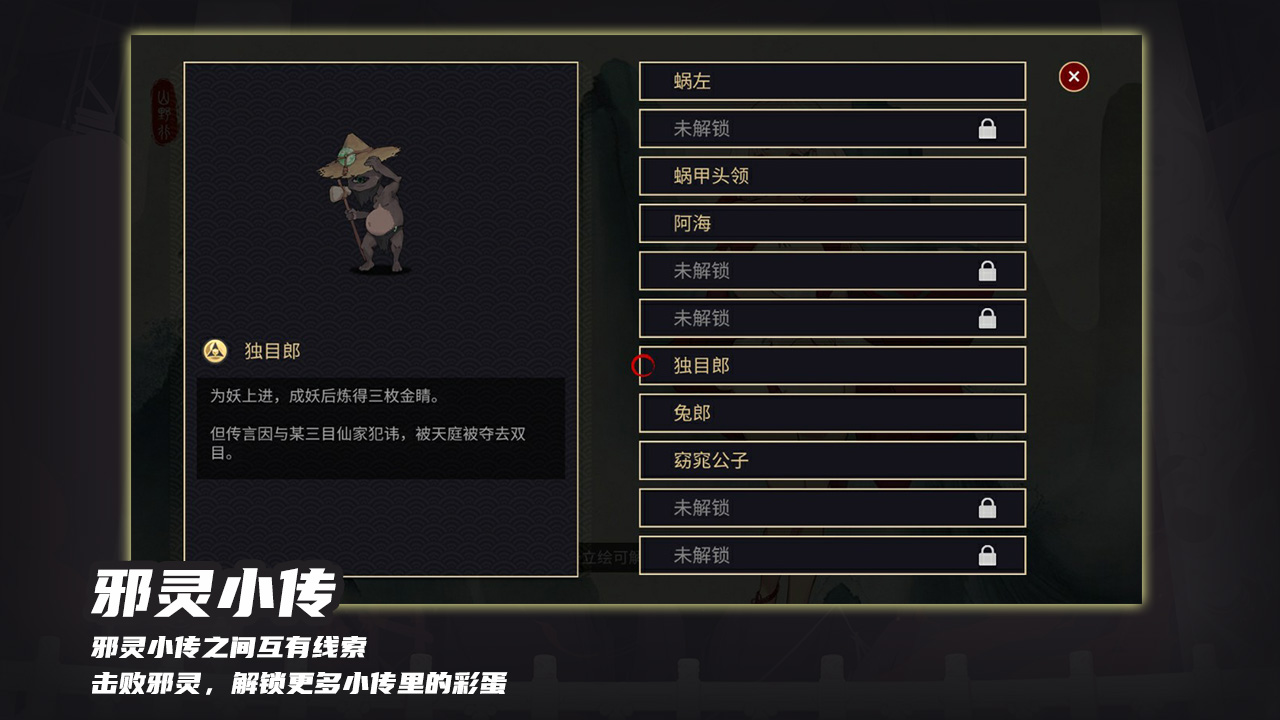
Task: Switch to the 兔郎 biography entry
Action: pyautogui.click(x=832, y=413)
